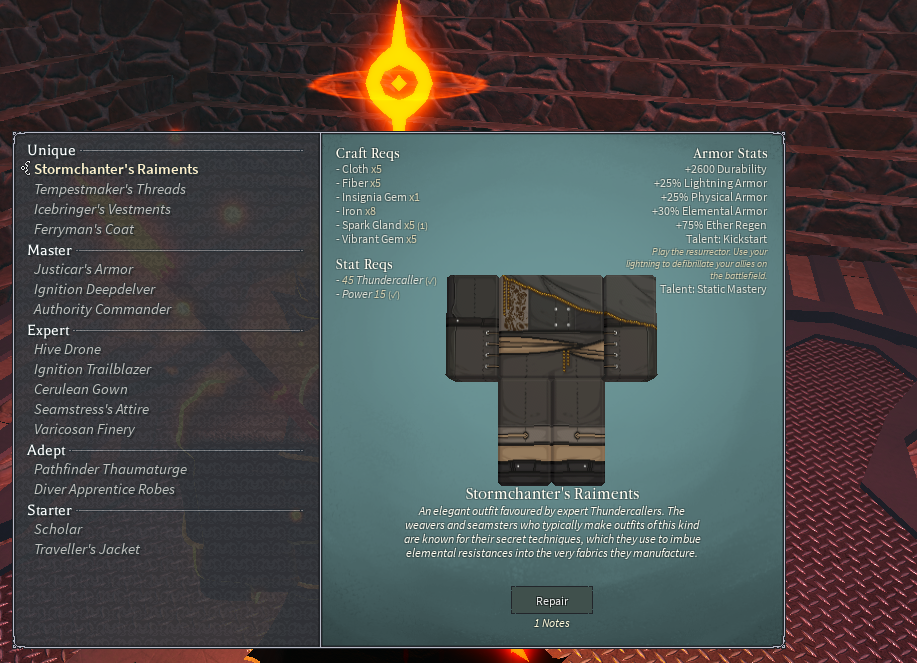Open Seamstress's Attire details
Screen dimensions: 917x663
(91, 409)
